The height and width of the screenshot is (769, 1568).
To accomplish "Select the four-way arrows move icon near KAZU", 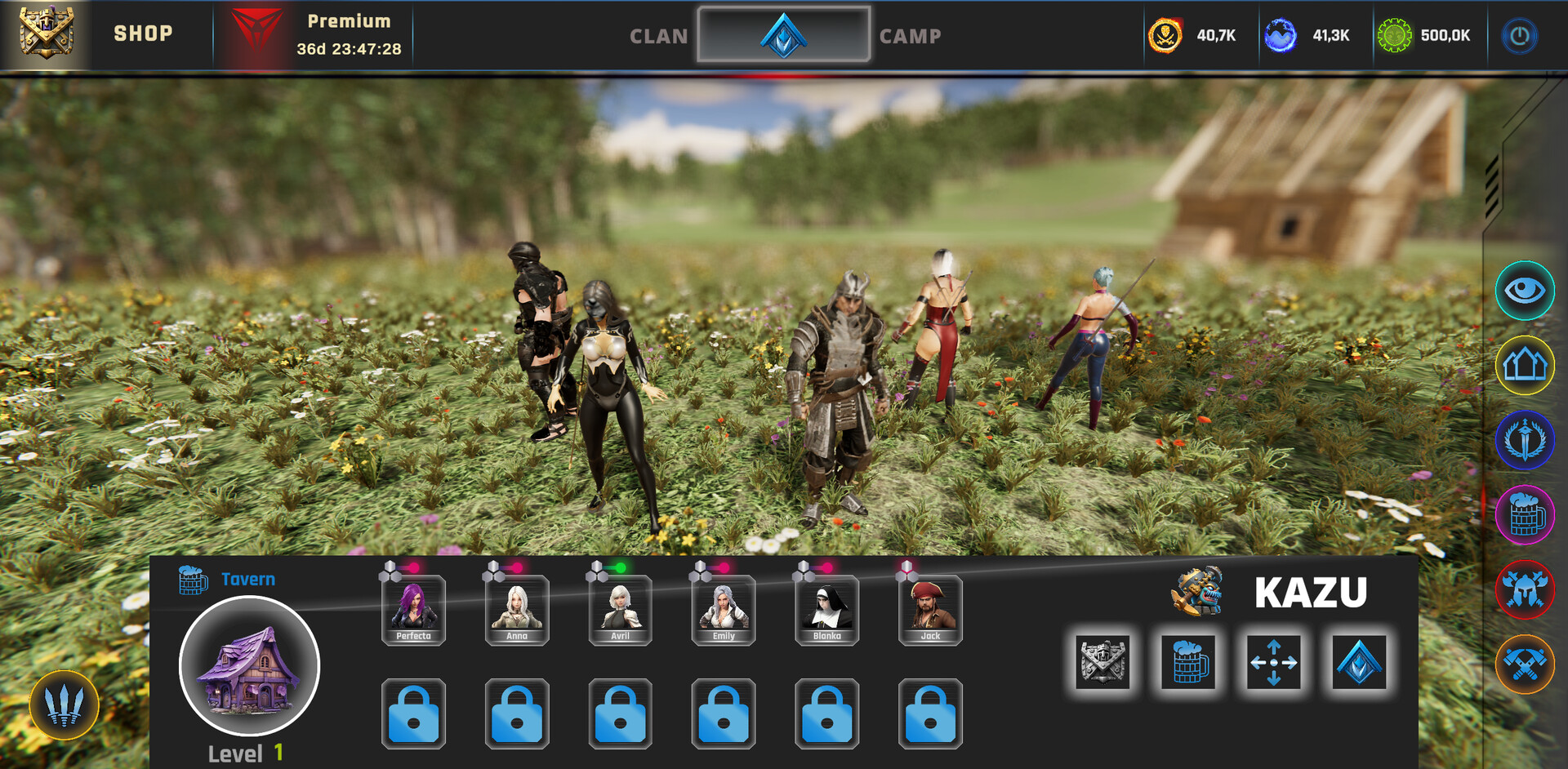I will (x=1272, y=663).
